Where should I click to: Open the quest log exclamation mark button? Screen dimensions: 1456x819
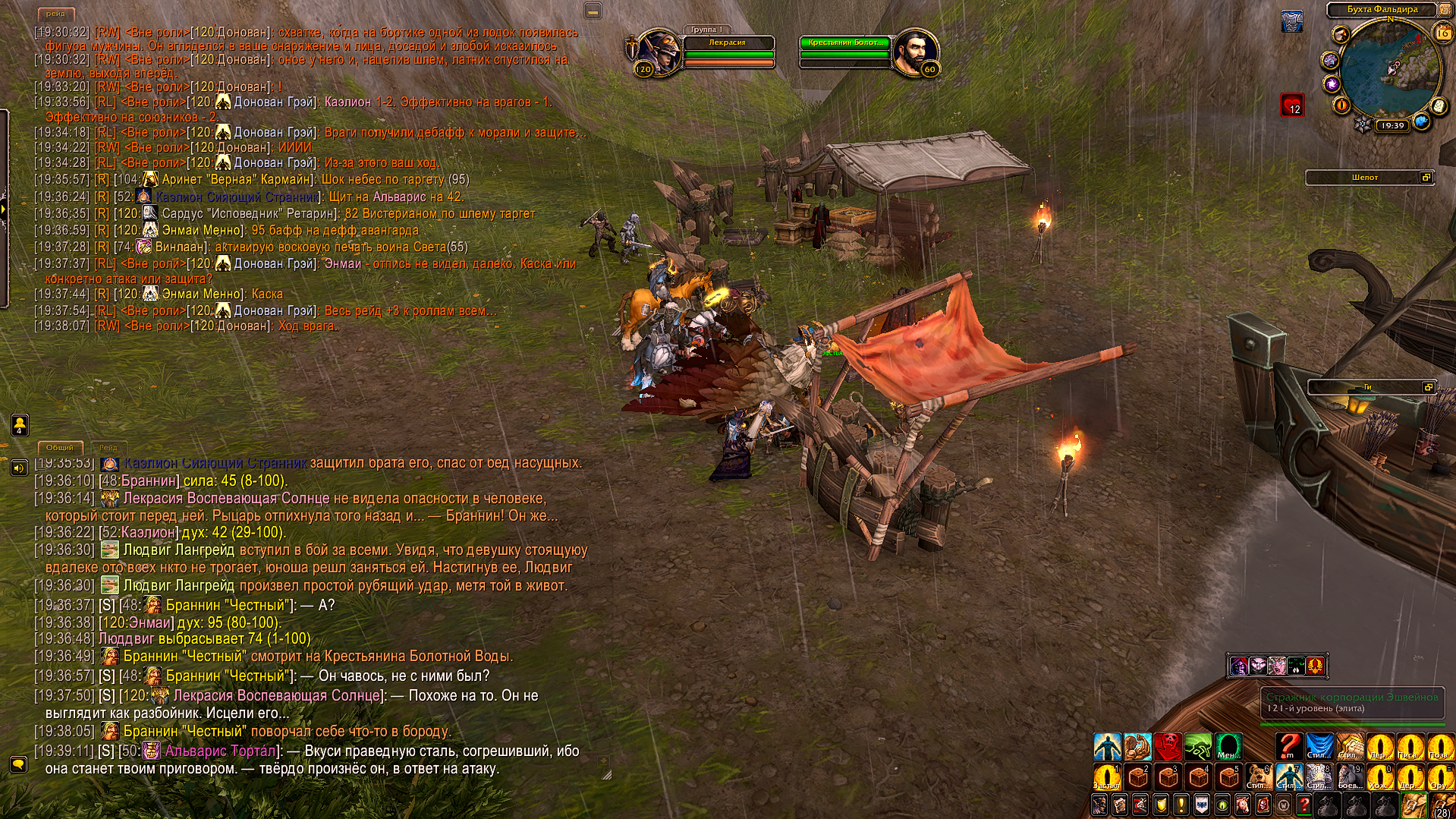1181,805
